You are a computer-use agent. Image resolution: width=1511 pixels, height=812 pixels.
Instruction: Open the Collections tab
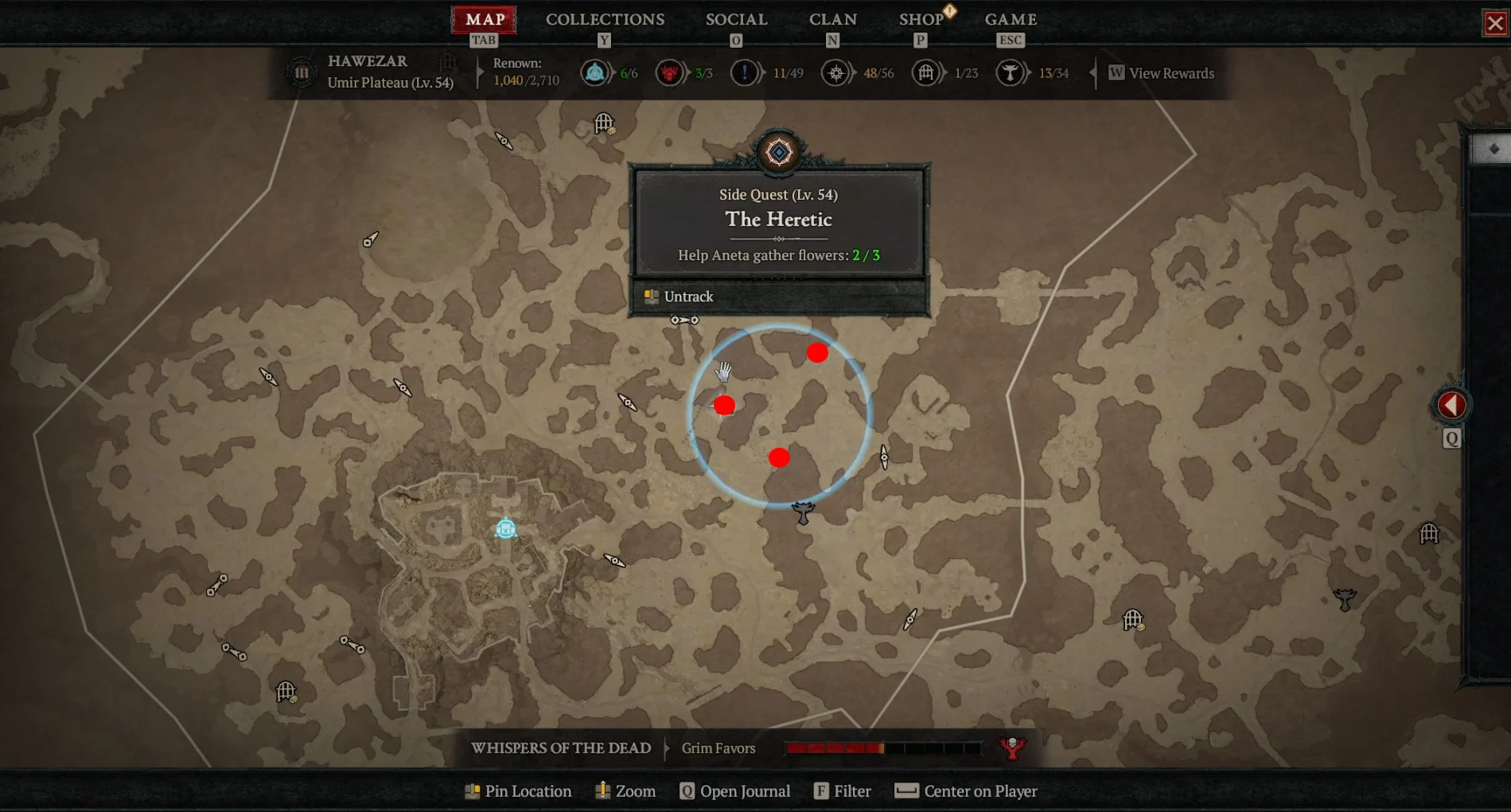coord(605,20)
